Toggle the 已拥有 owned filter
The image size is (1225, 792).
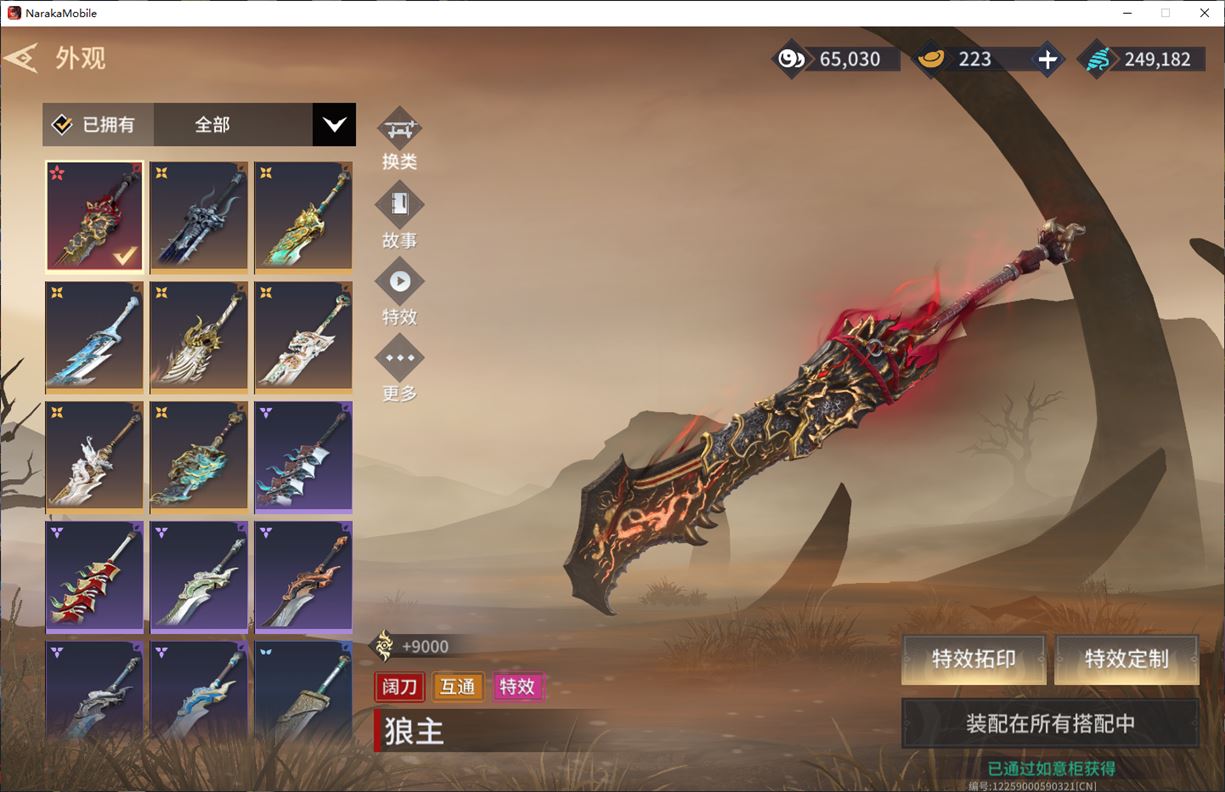coord(96,125)
